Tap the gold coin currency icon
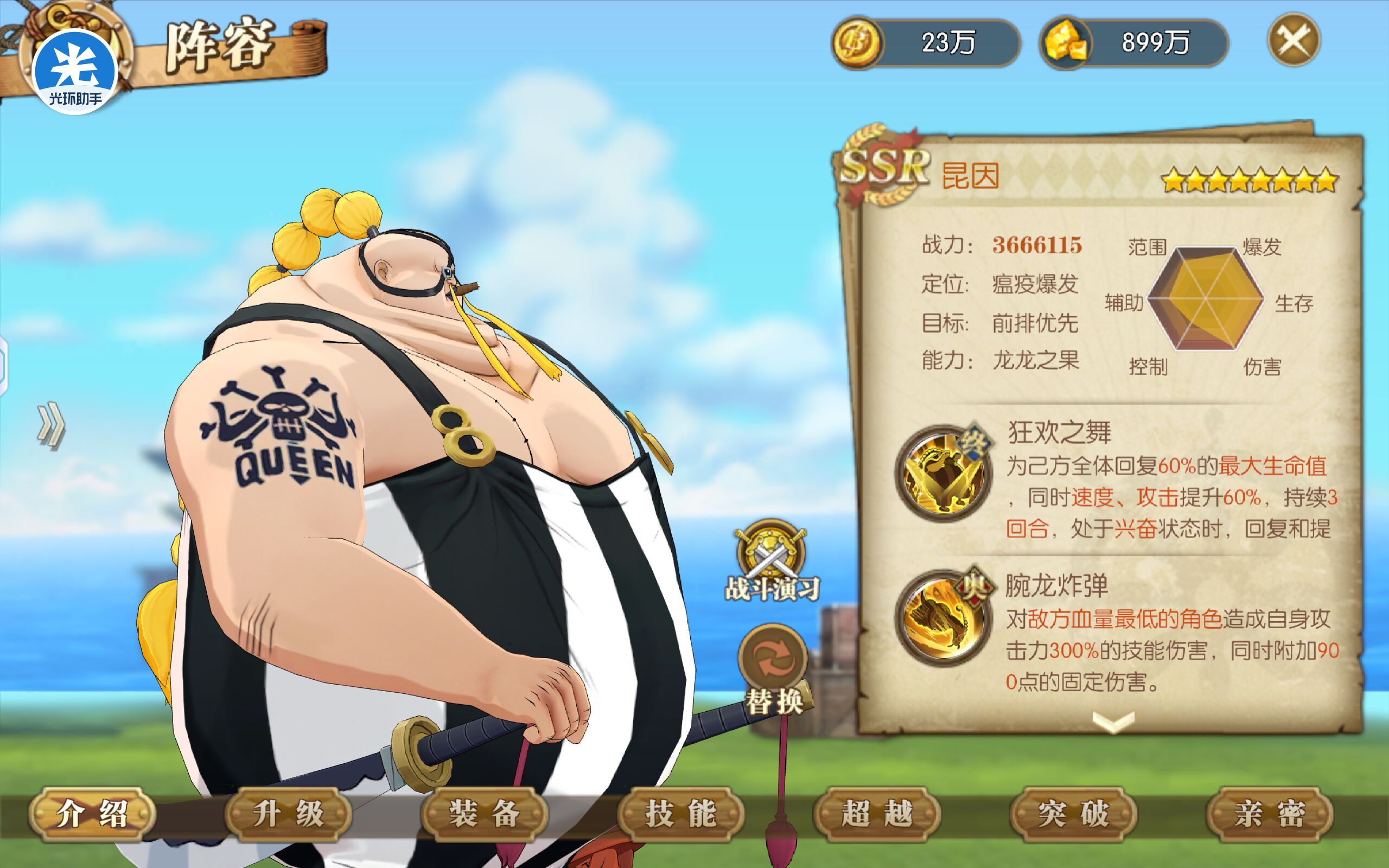 [857, 42]
